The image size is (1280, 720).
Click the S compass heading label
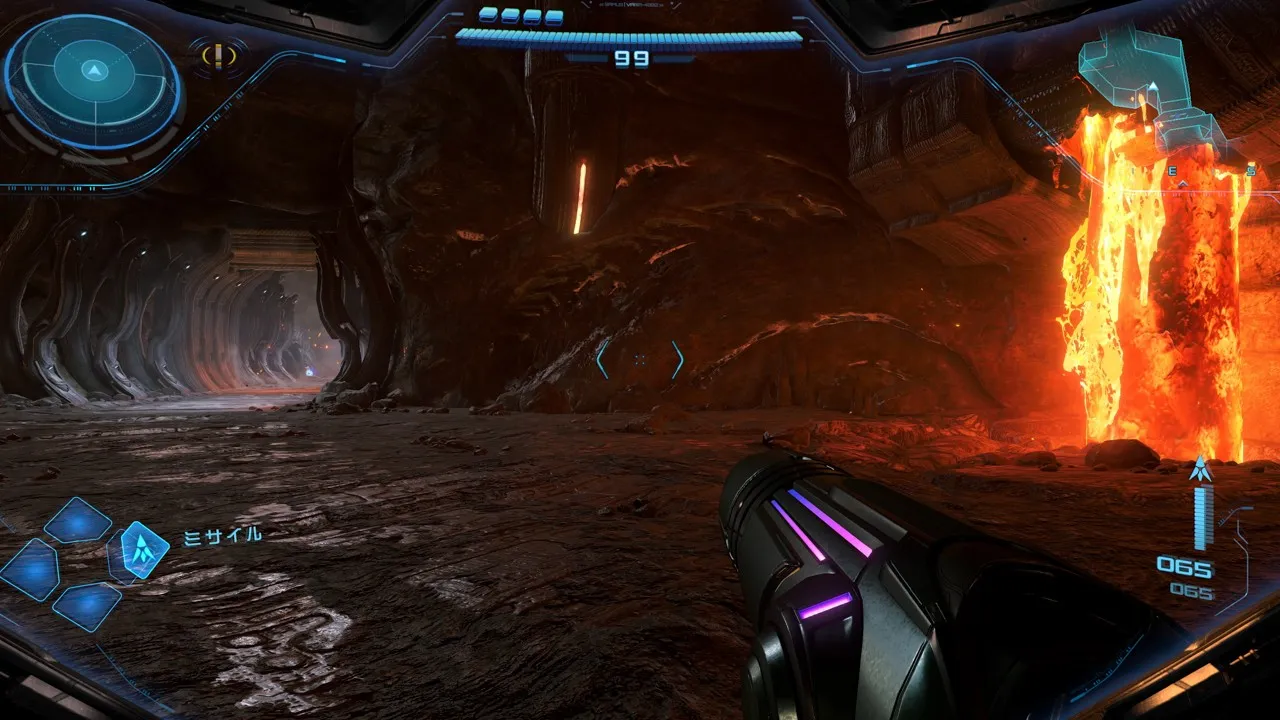1250,169
